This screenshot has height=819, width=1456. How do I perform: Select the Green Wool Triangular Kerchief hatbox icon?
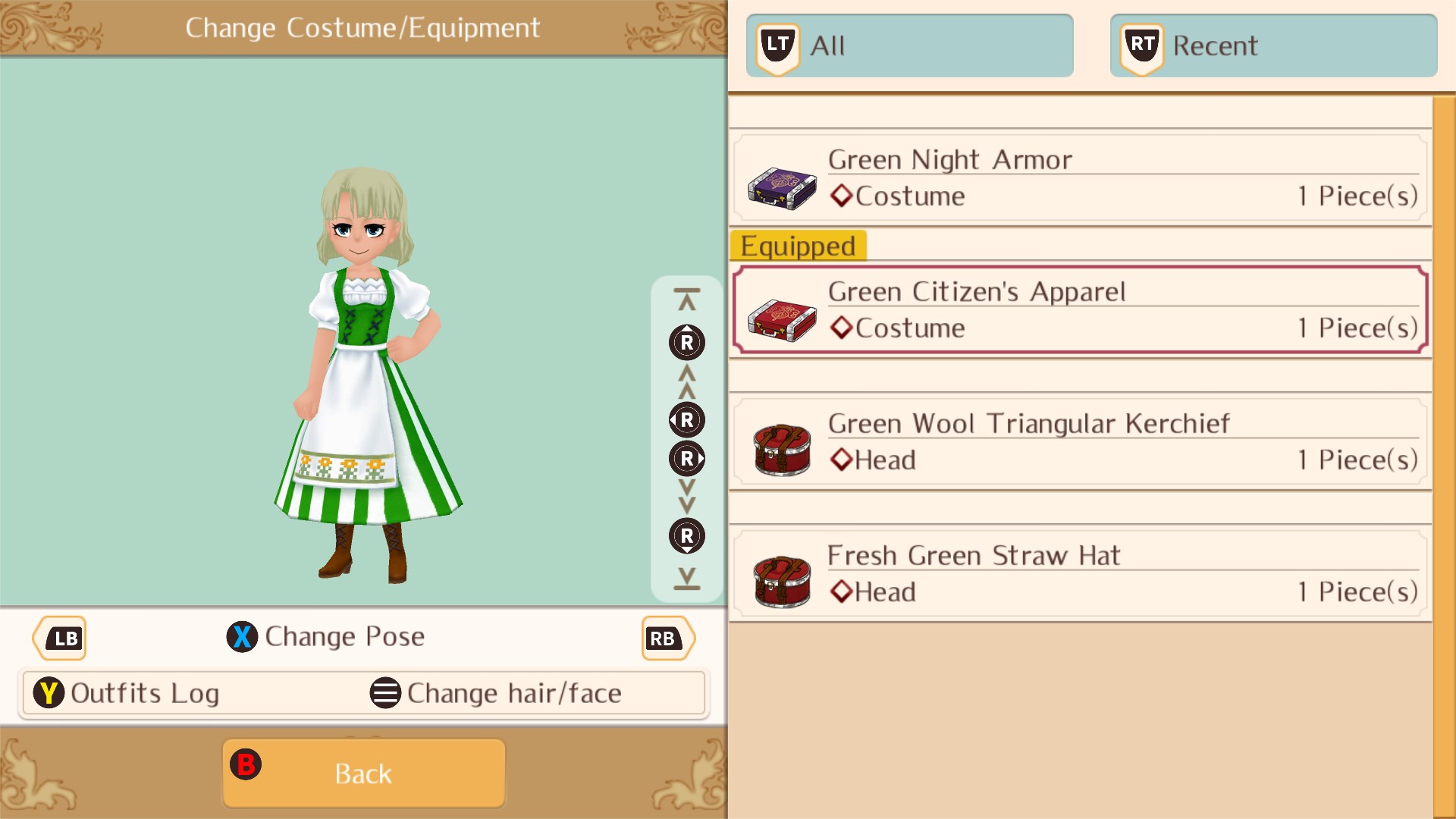781,447
